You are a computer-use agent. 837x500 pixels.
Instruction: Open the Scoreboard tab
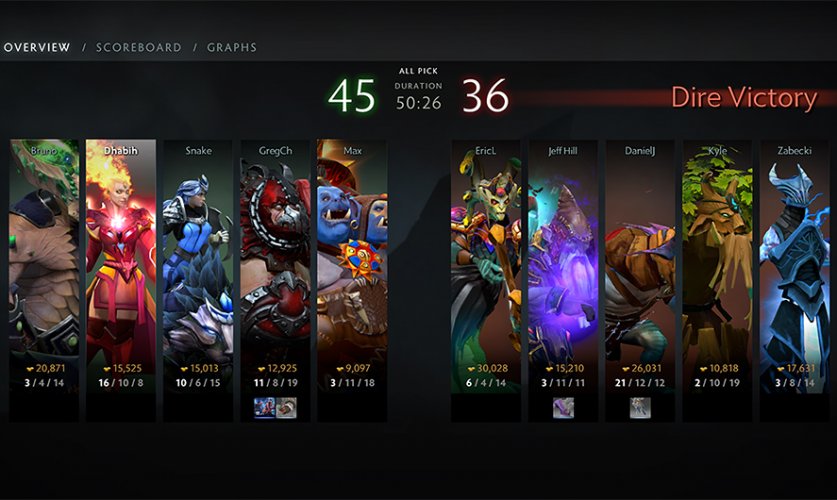[x=138, y=47]
